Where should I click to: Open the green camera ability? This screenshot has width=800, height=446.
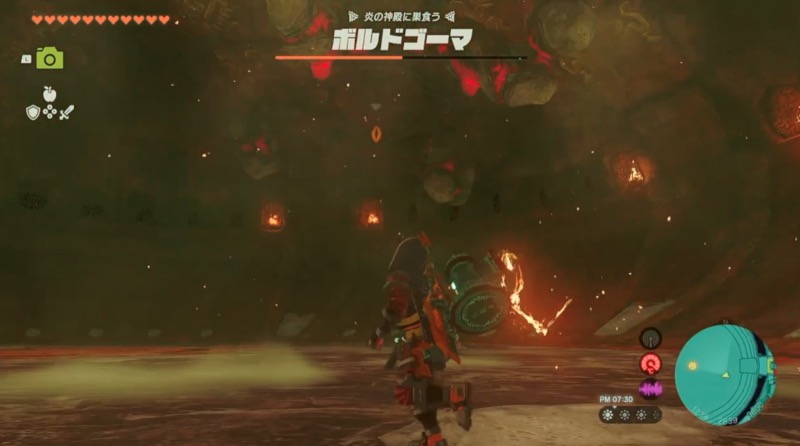click(x=49, y=59)
